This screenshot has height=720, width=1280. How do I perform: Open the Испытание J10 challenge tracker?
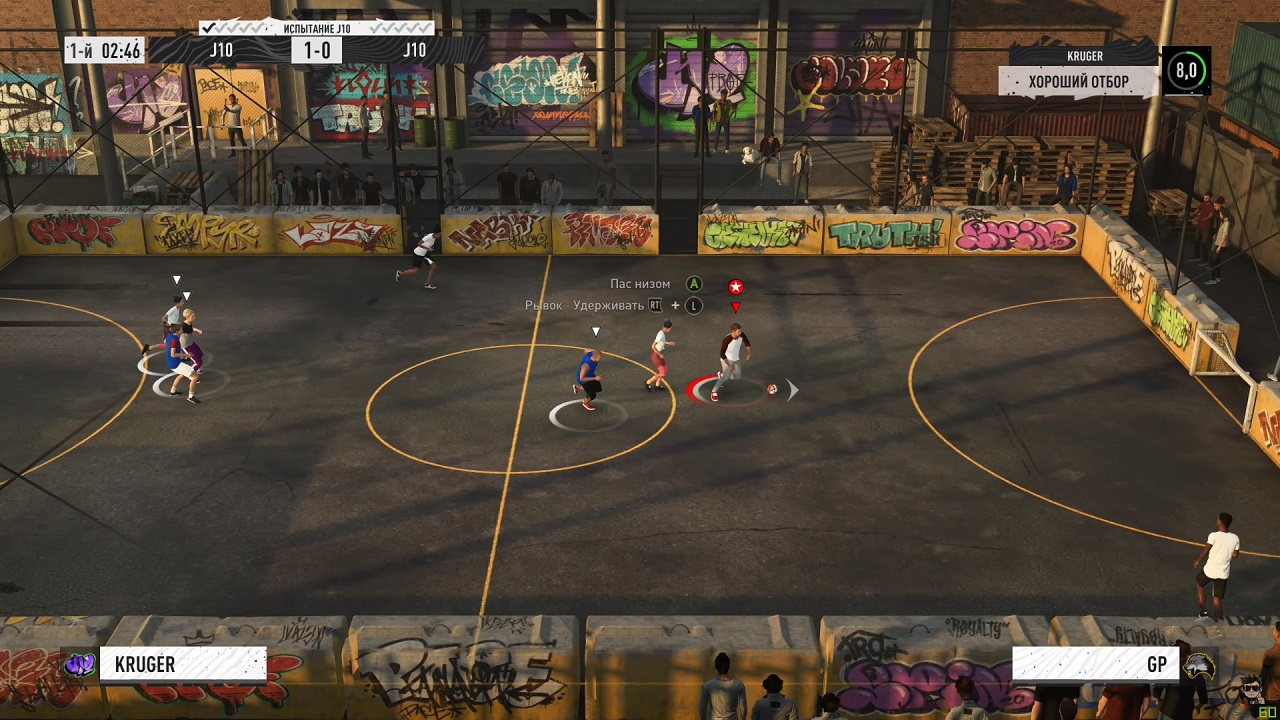[316, 28]
